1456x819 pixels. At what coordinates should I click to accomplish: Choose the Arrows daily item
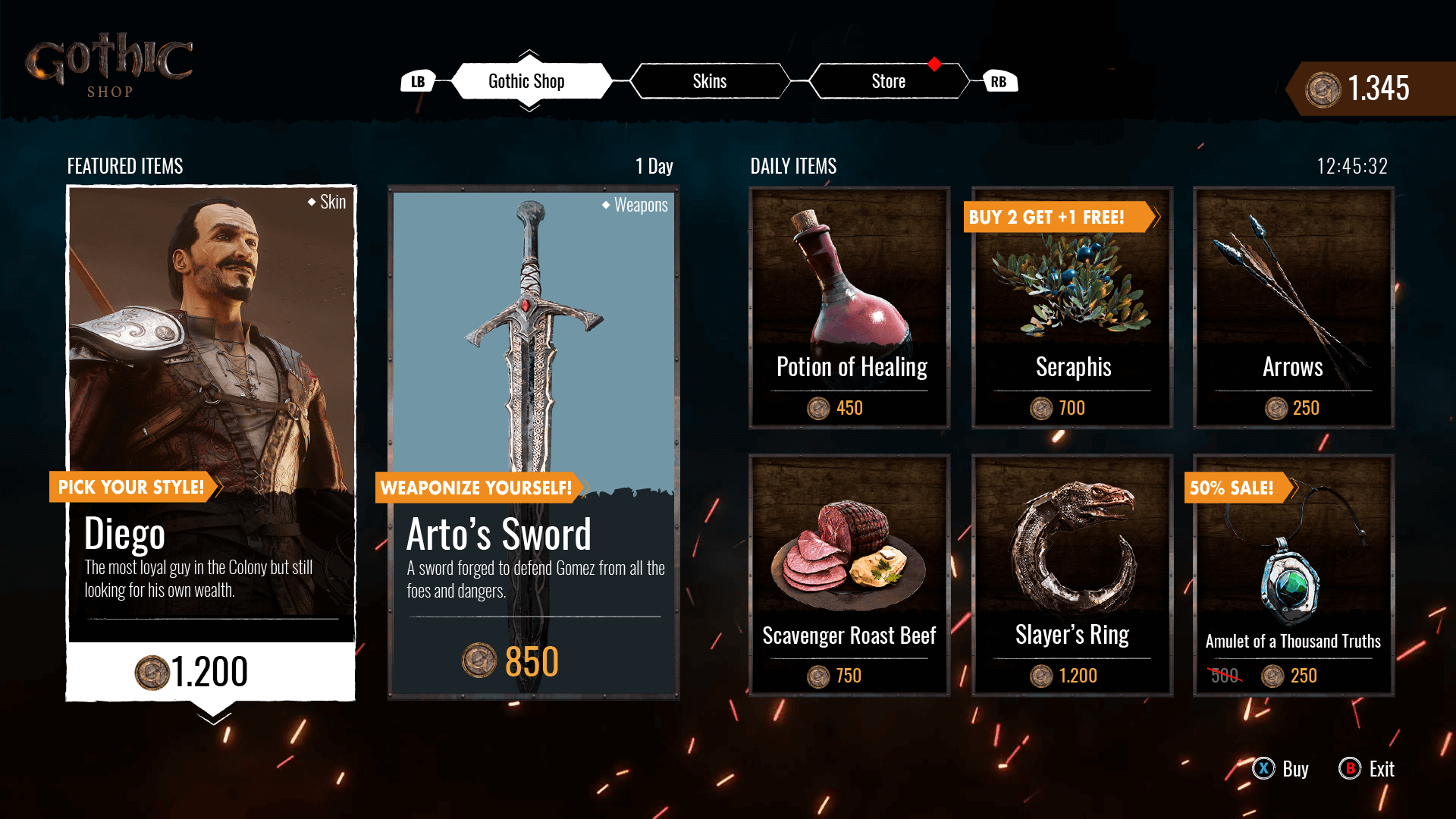click(x=1293, y=308)
